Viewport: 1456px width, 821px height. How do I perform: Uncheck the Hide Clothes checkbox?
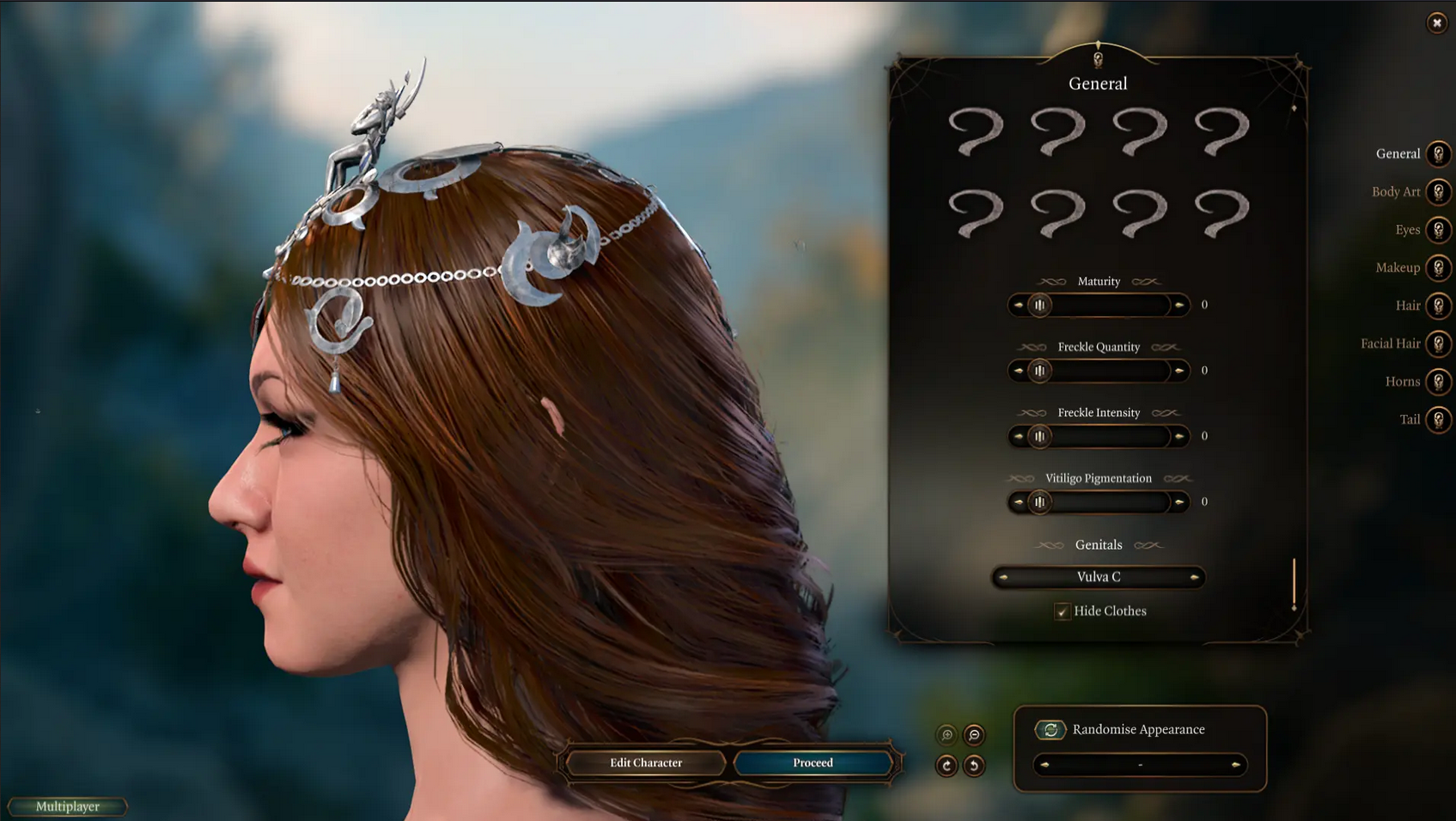tap(1063, 611)
